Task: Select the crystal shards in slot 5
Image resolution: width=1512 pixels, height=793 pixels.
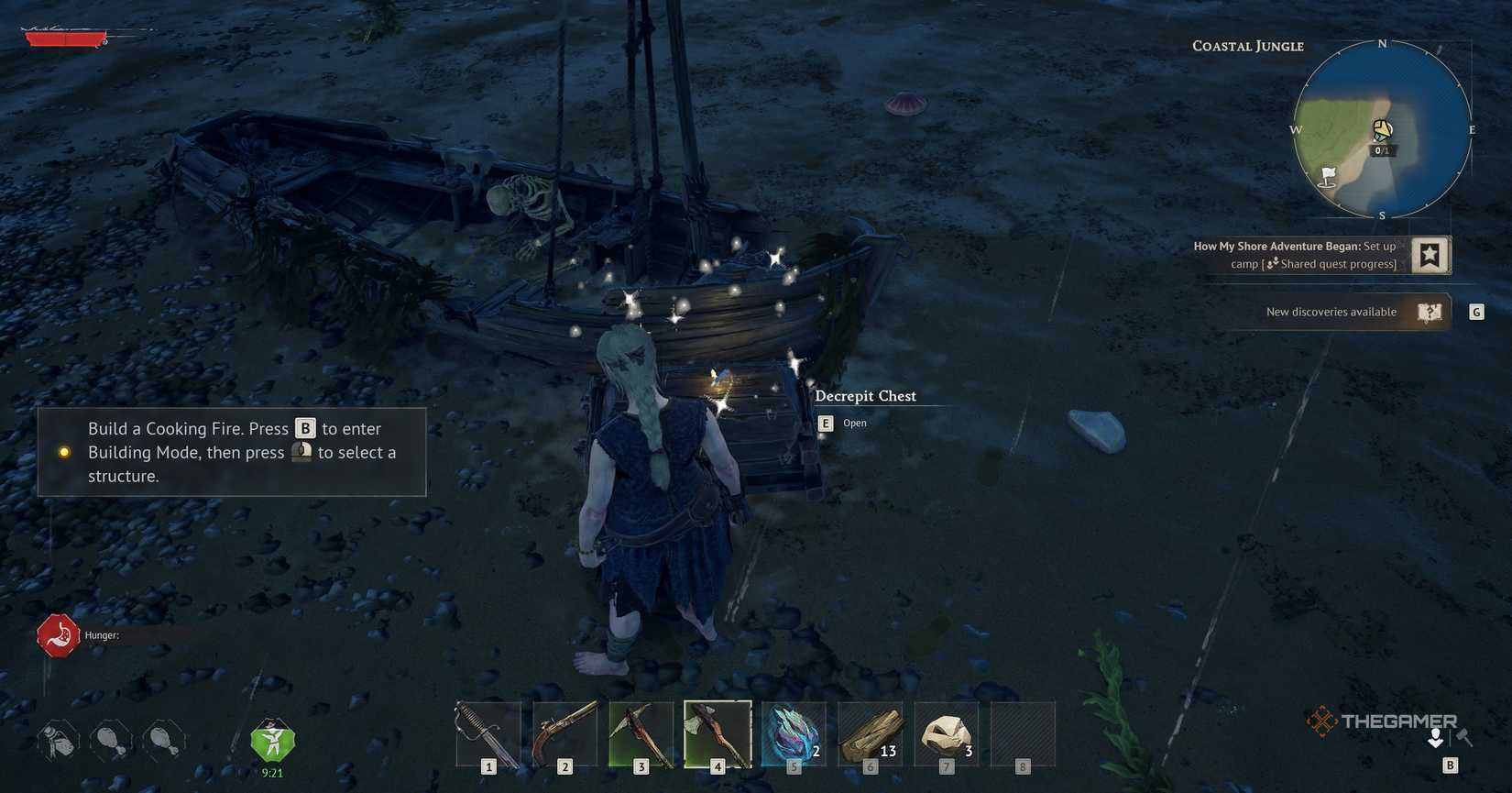Action: (793, 732)
